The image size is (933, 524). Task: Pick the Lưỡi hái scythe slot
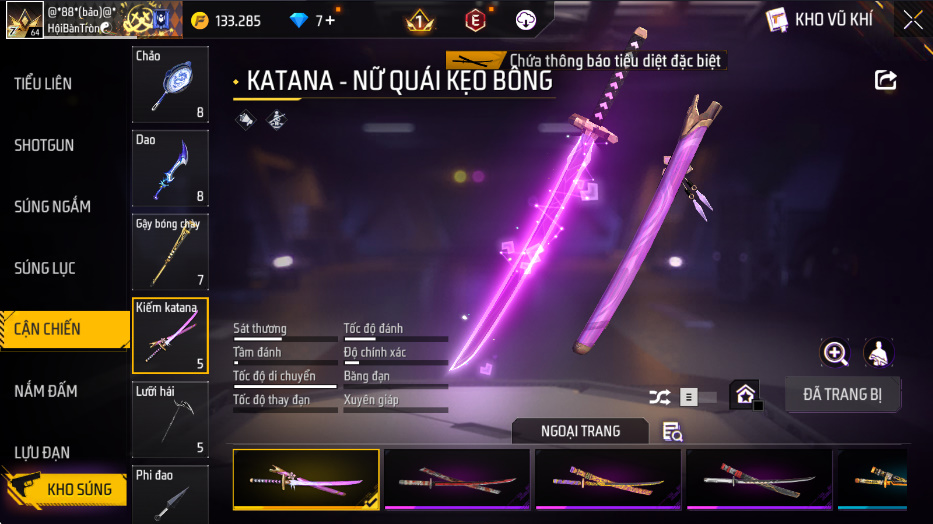(x=170, y=420)
